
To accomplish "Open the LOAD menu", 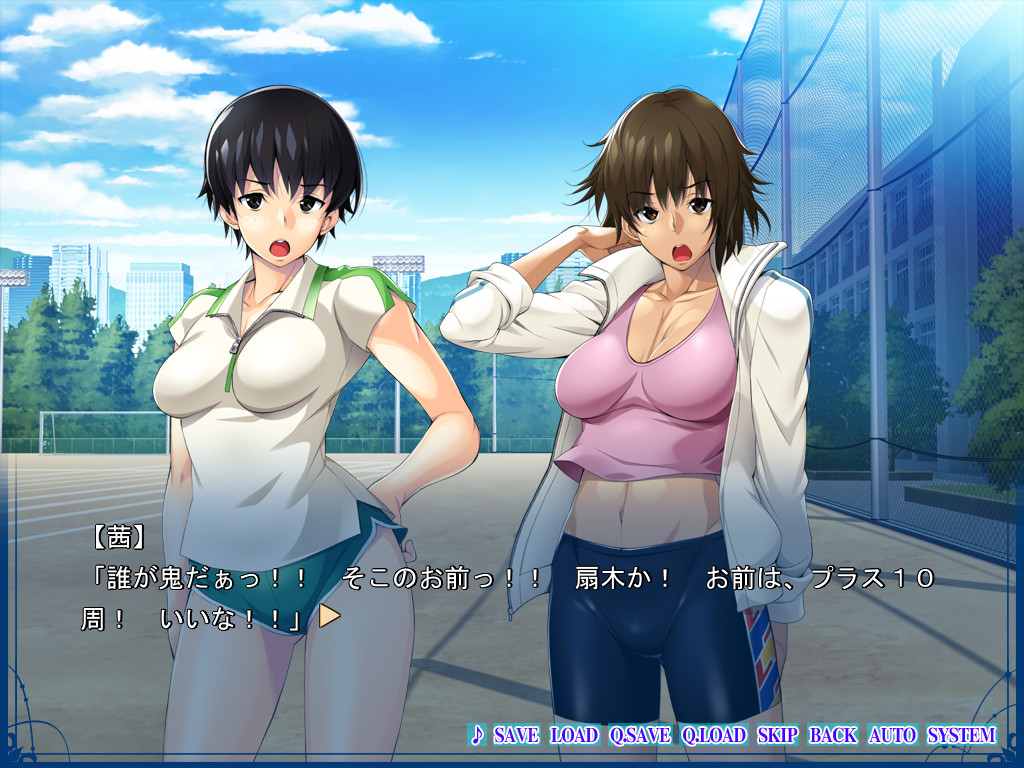I will (575, 735).
